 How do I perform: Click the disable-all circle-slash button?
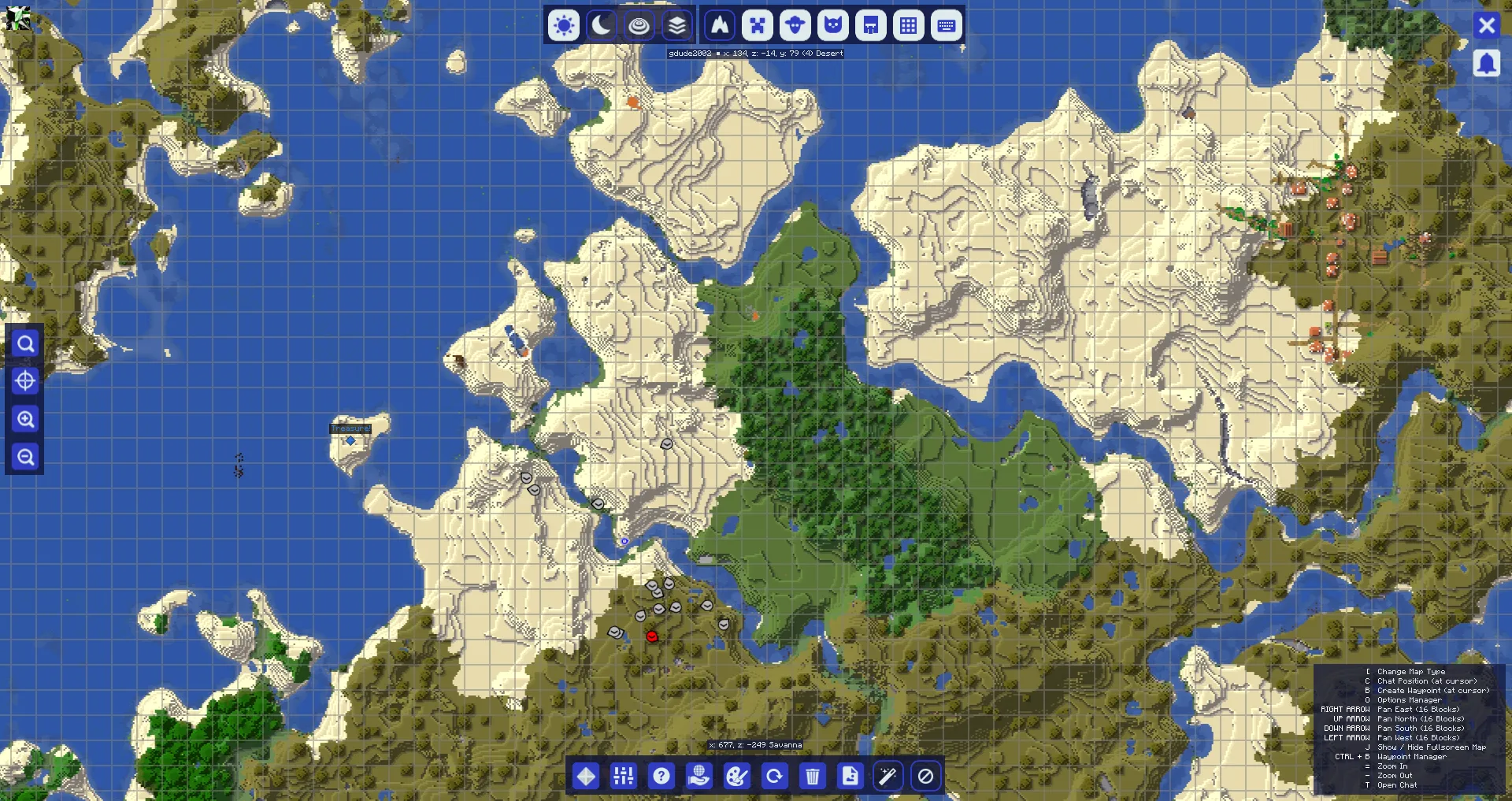[x=926, y=776]
